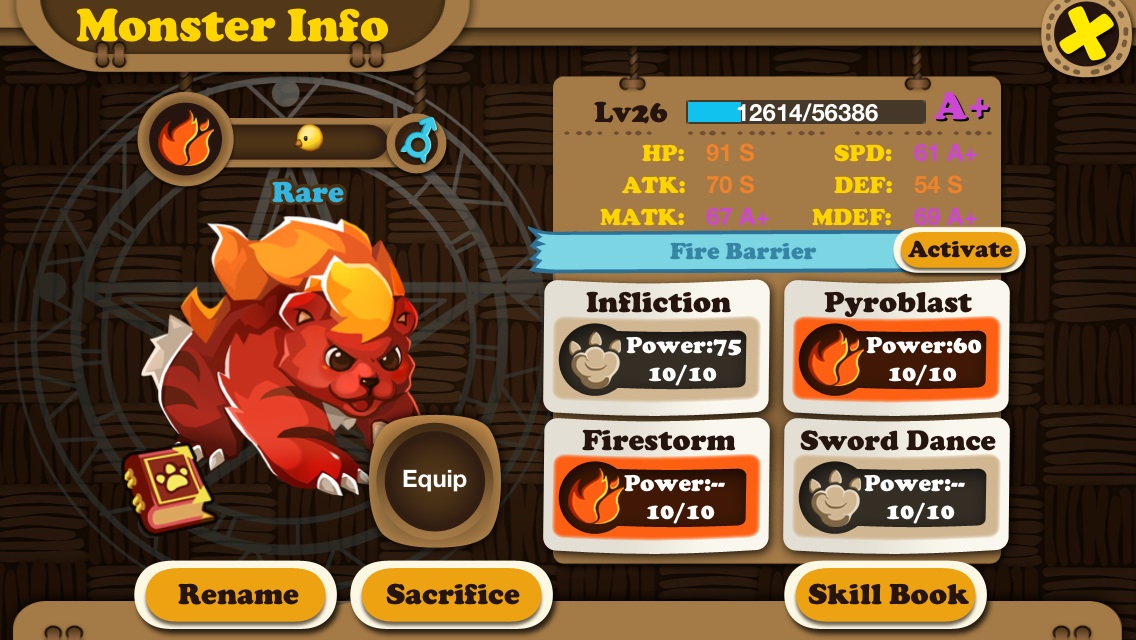Rename the monster
The height and width of the screenshot is (640, 1136).
tap(237, 595)
